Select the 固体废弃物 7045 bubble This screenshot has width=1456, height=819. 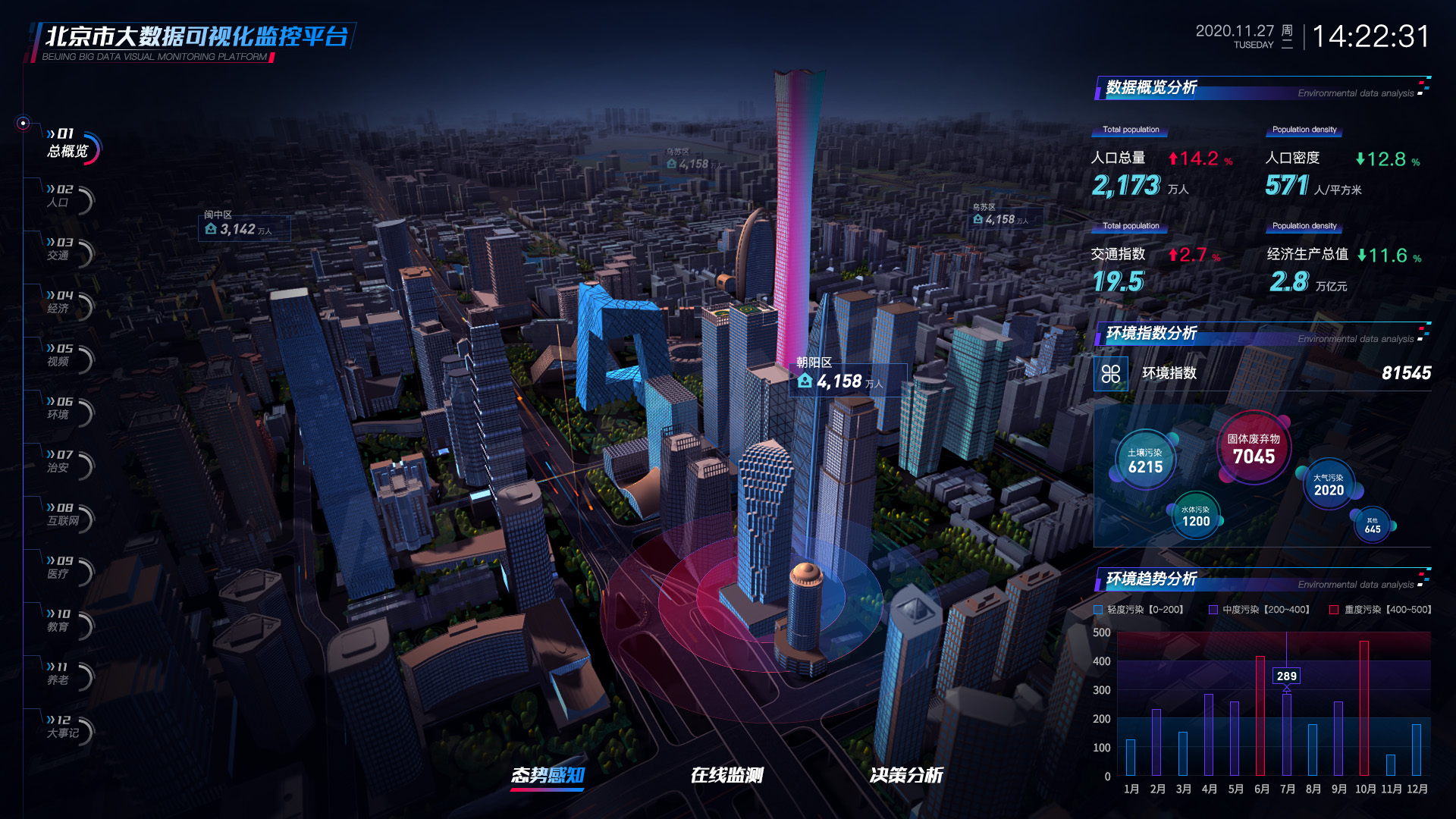click(x=1254, y=449)
